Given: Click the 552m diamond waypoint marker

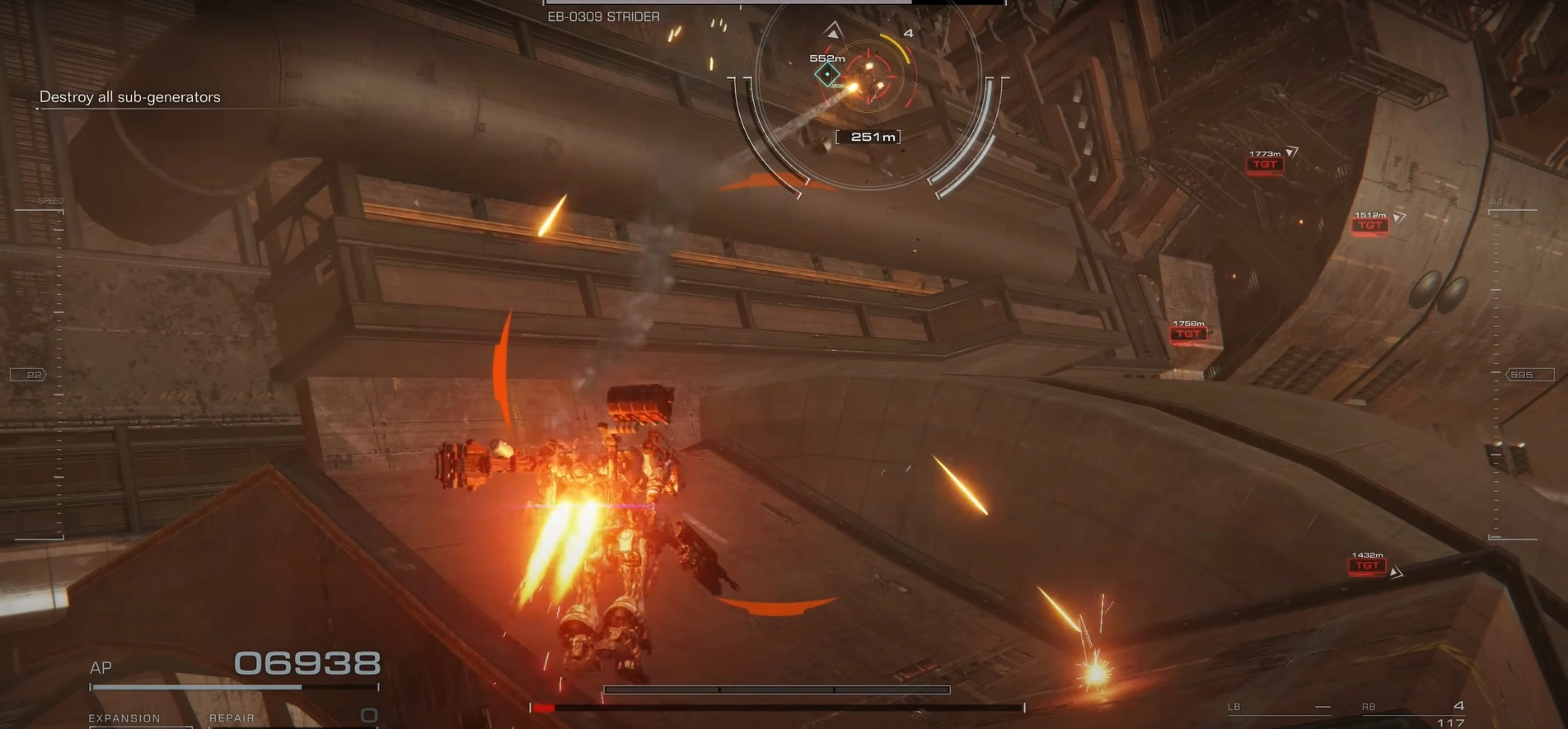Looking at the screenshot, I should pyautogui.click(x=827, y=75).
